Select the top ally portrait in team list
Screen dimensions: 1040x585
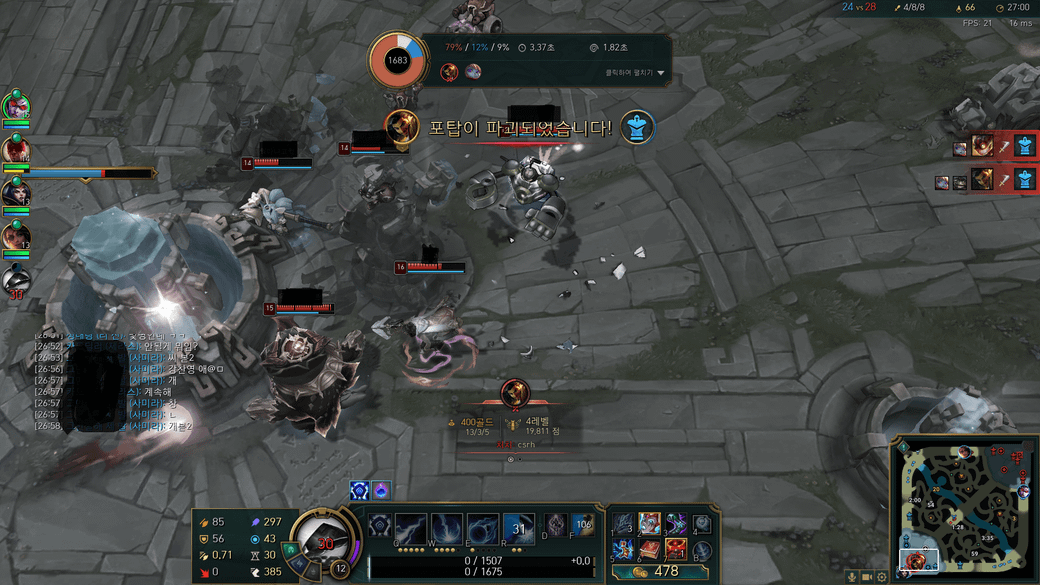[15, 104]
